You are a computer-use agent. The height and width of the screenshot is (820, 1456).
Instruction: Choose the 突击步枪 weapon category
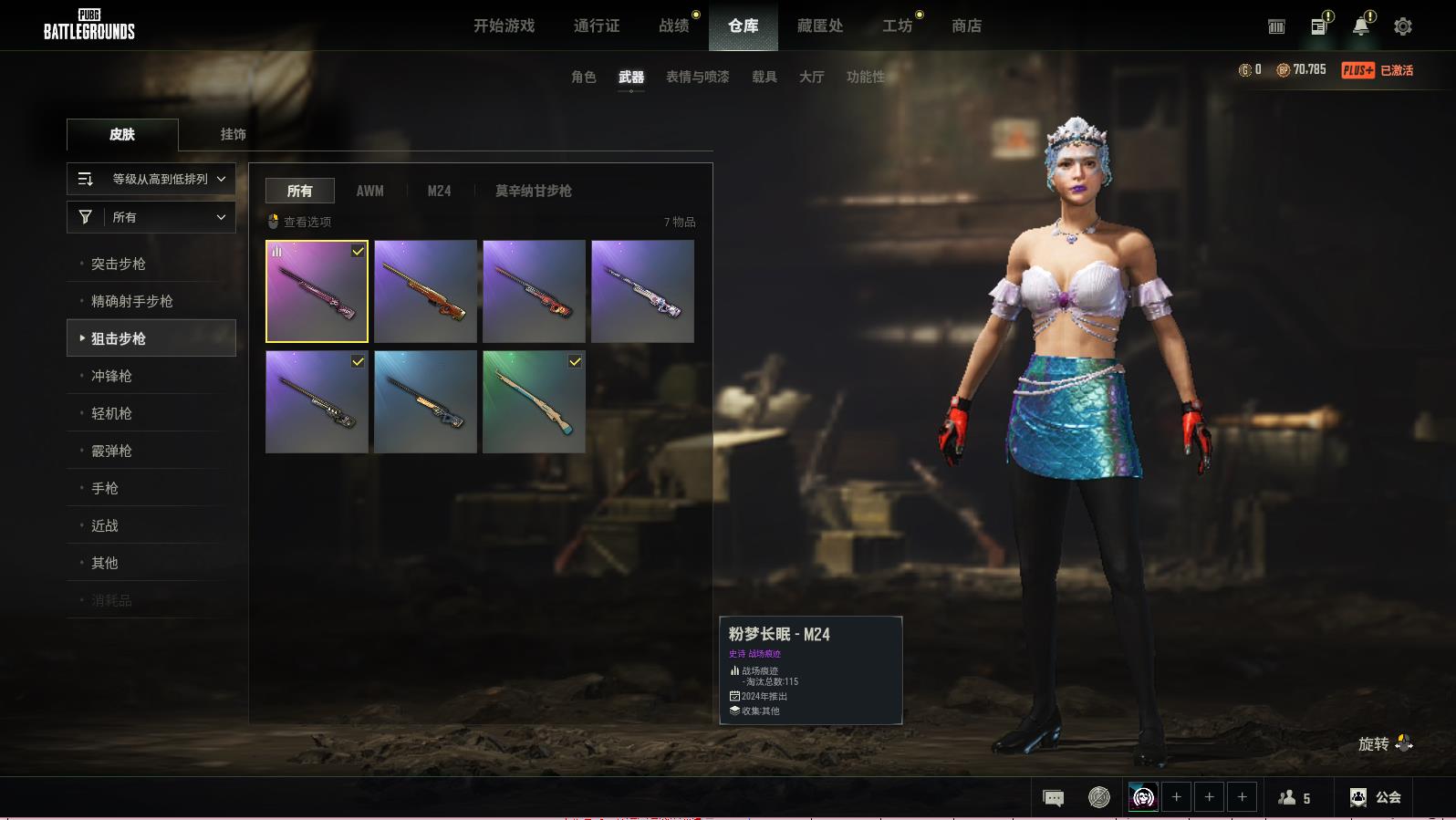click(x=119, y=264)
